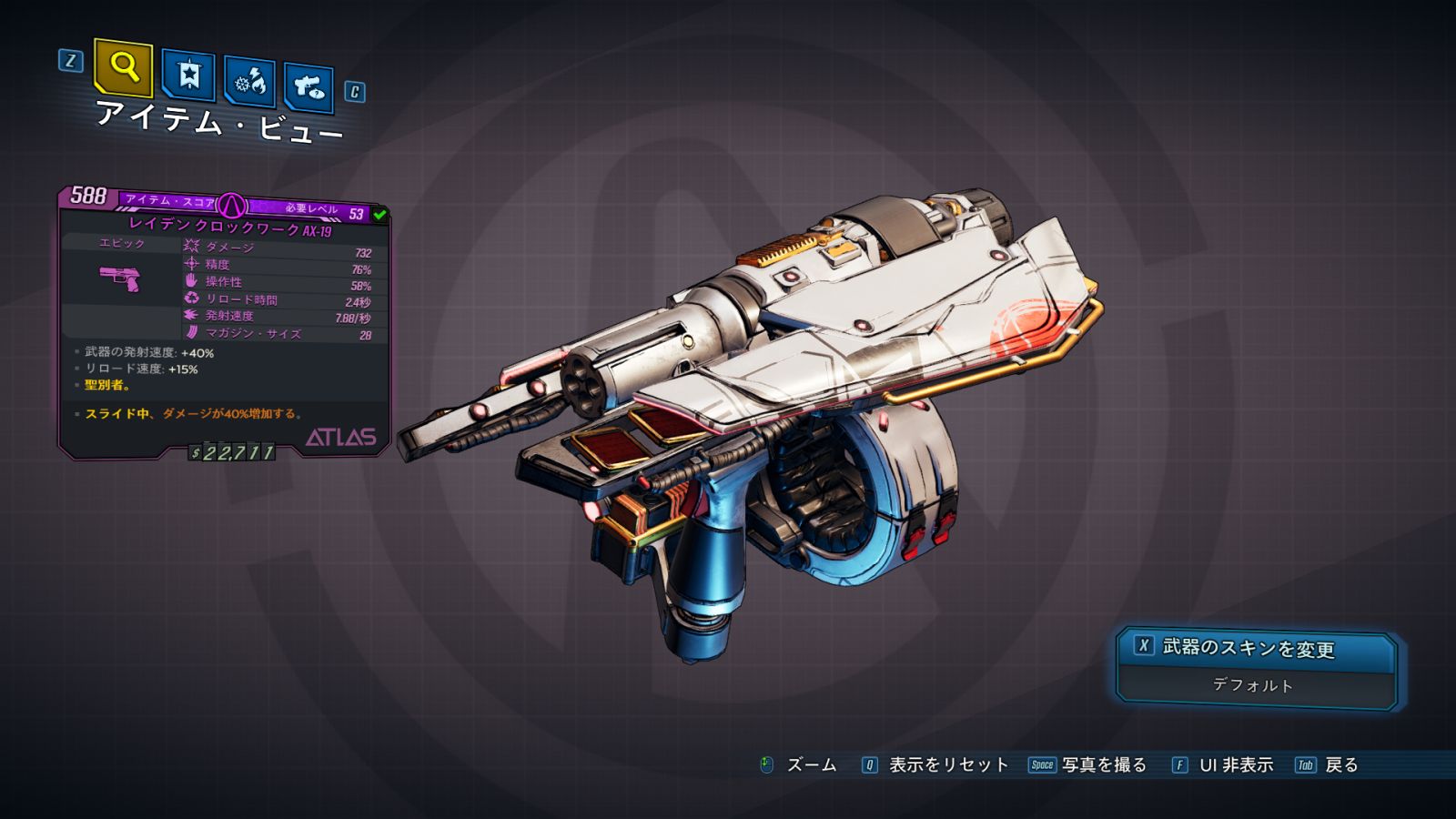Viewport: 1456px width, 819px height.
Task: Switch to the gun with eye tab
Action: [x=308, y=87]
